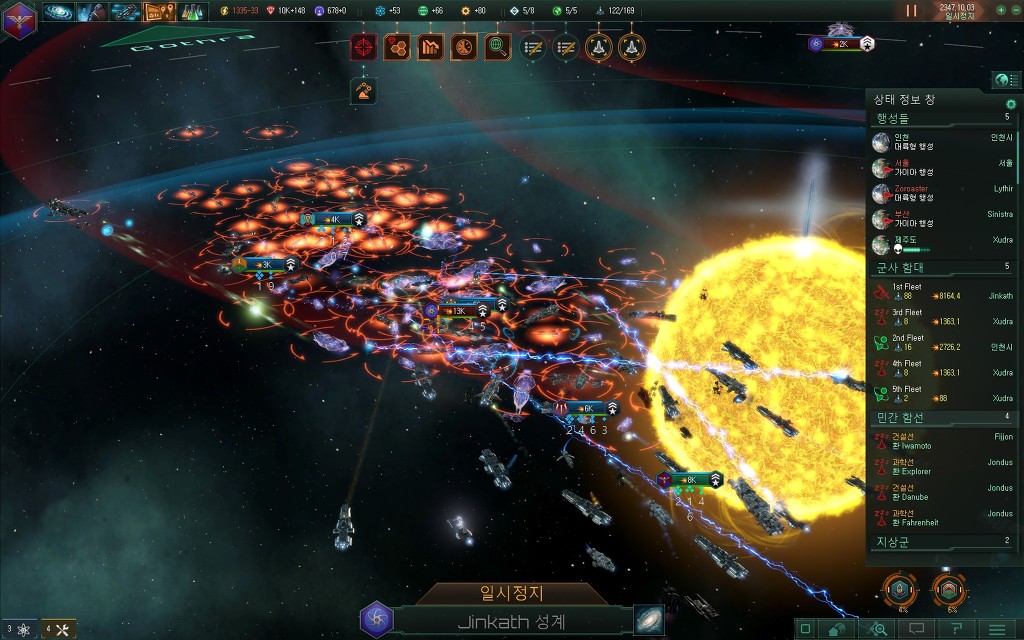Decrease game speed with minus button
The width and height of the screenshot is (1024, 640).
point(1014,11)
